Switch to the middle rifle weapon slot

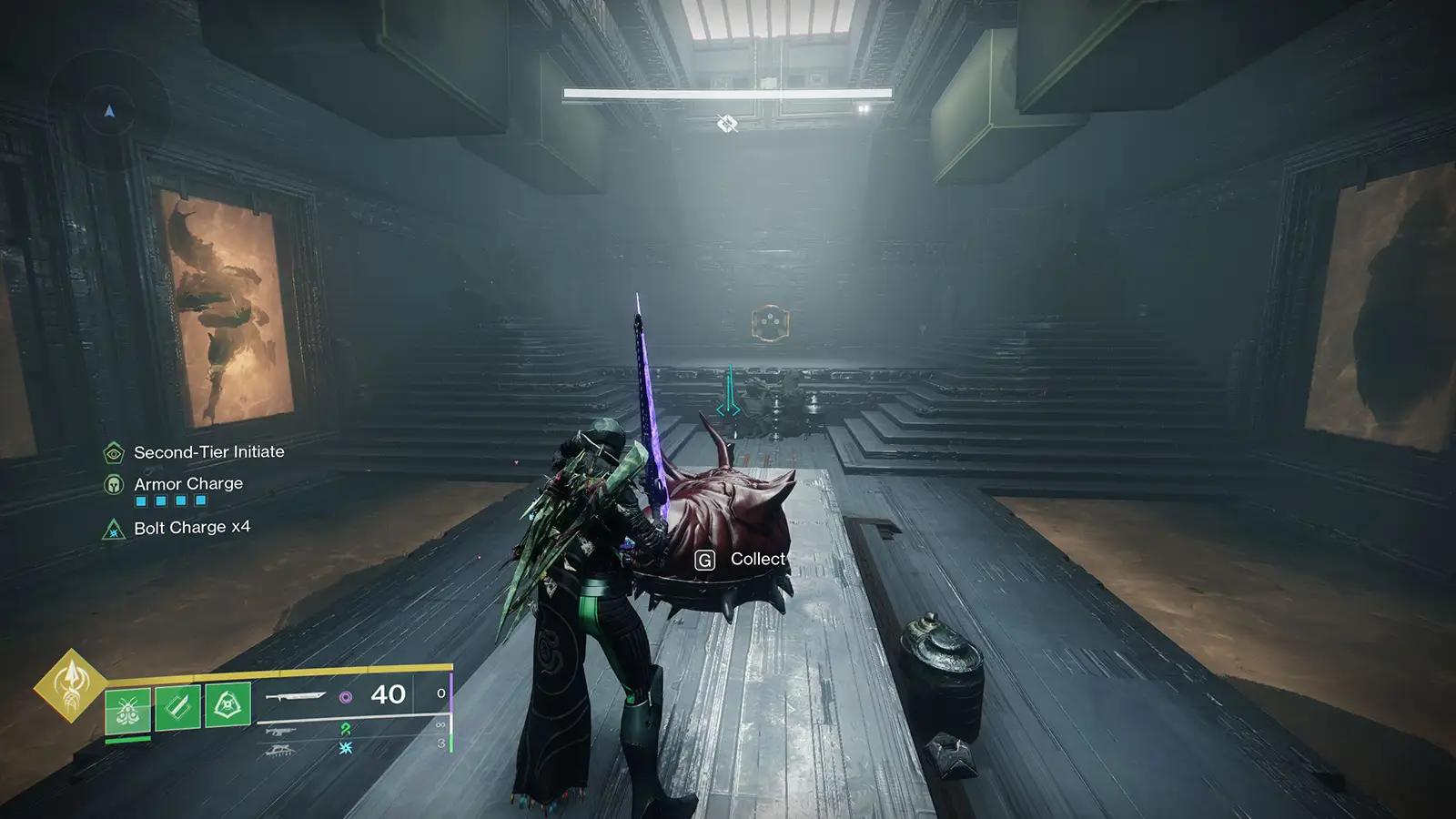[281, 729]
